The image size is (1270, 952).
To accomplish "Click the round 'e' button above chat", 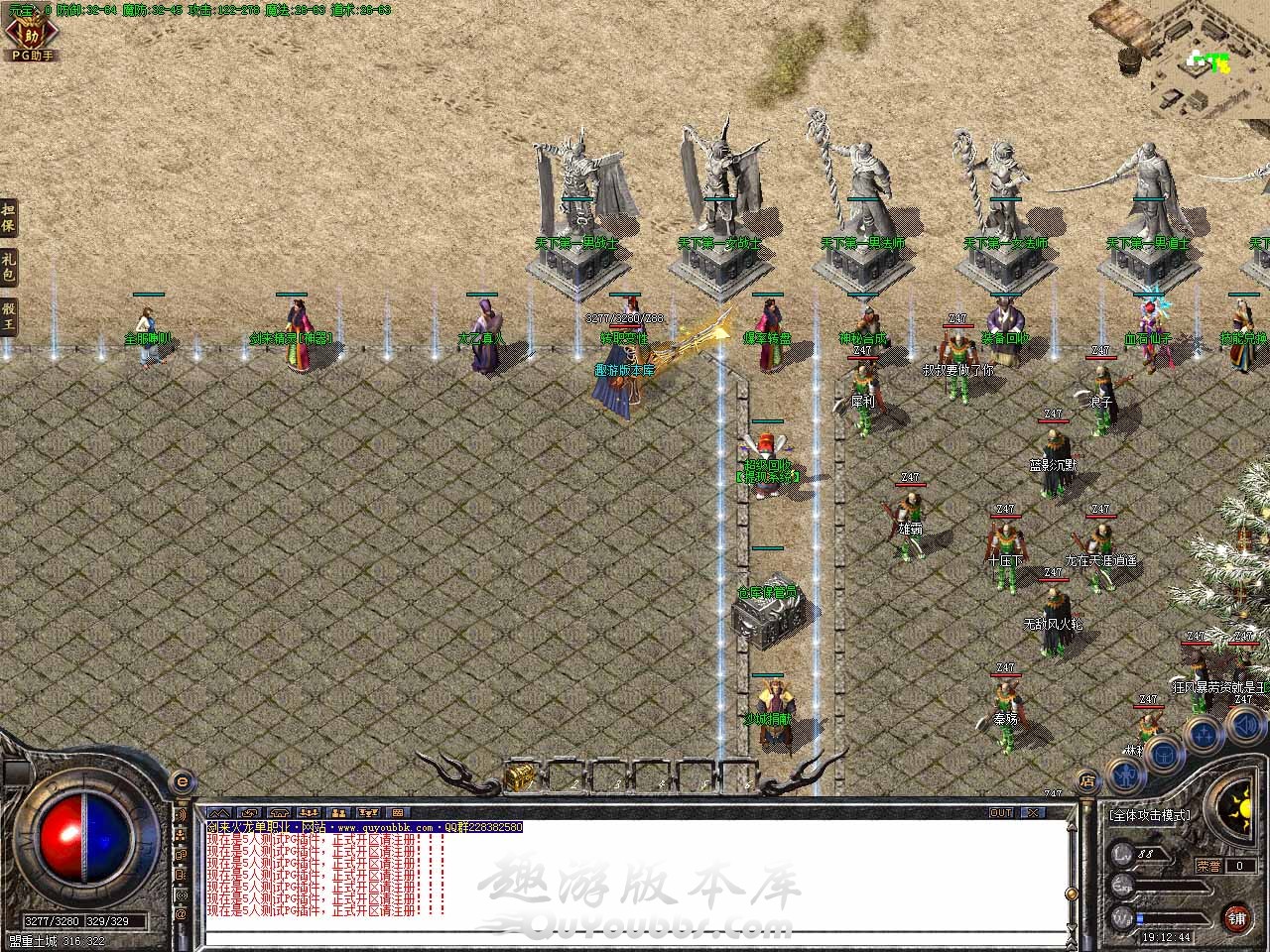I will click(181, 781).
